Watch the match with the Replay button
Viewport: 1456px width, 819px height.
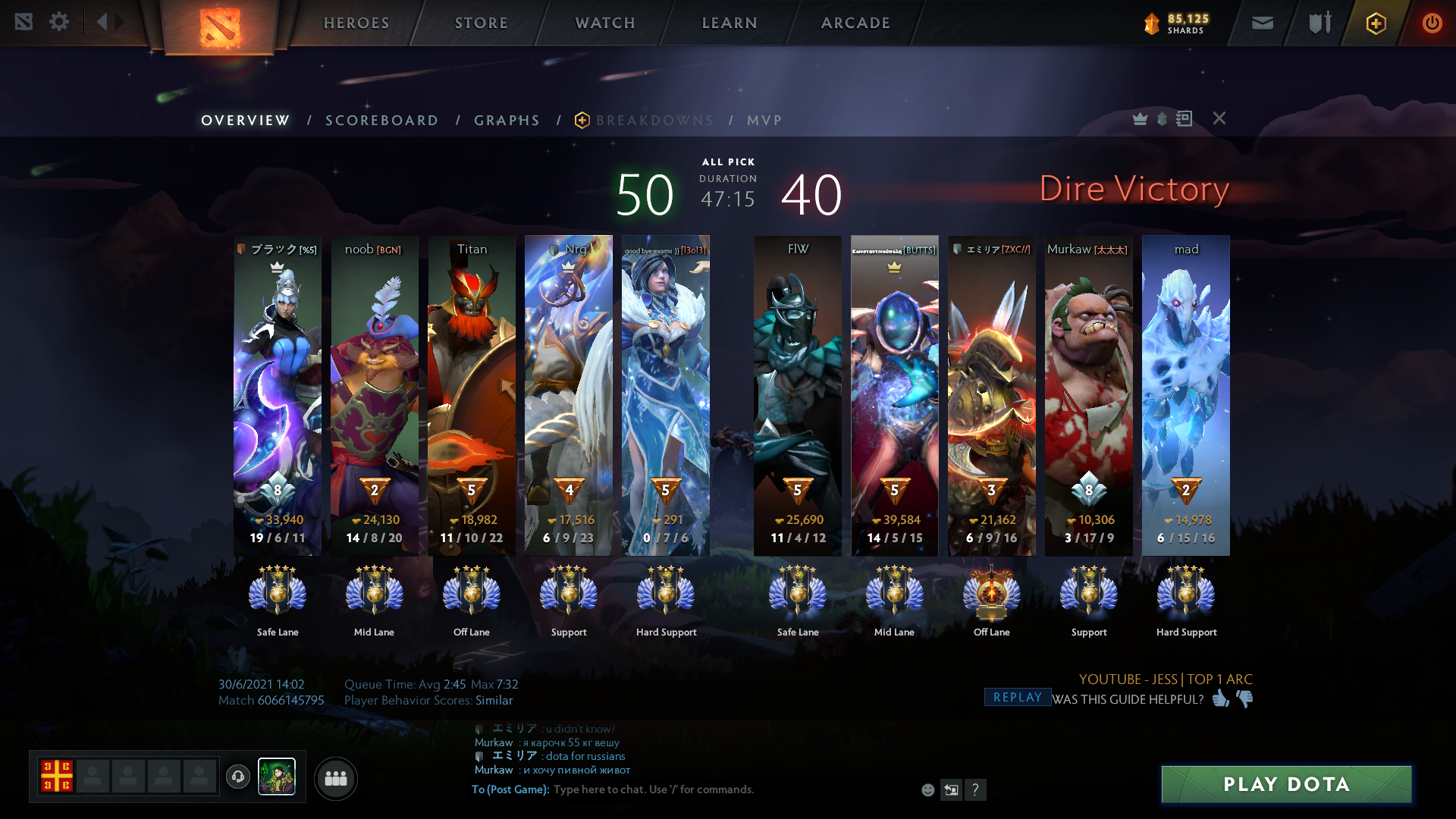pos(1017,698)
